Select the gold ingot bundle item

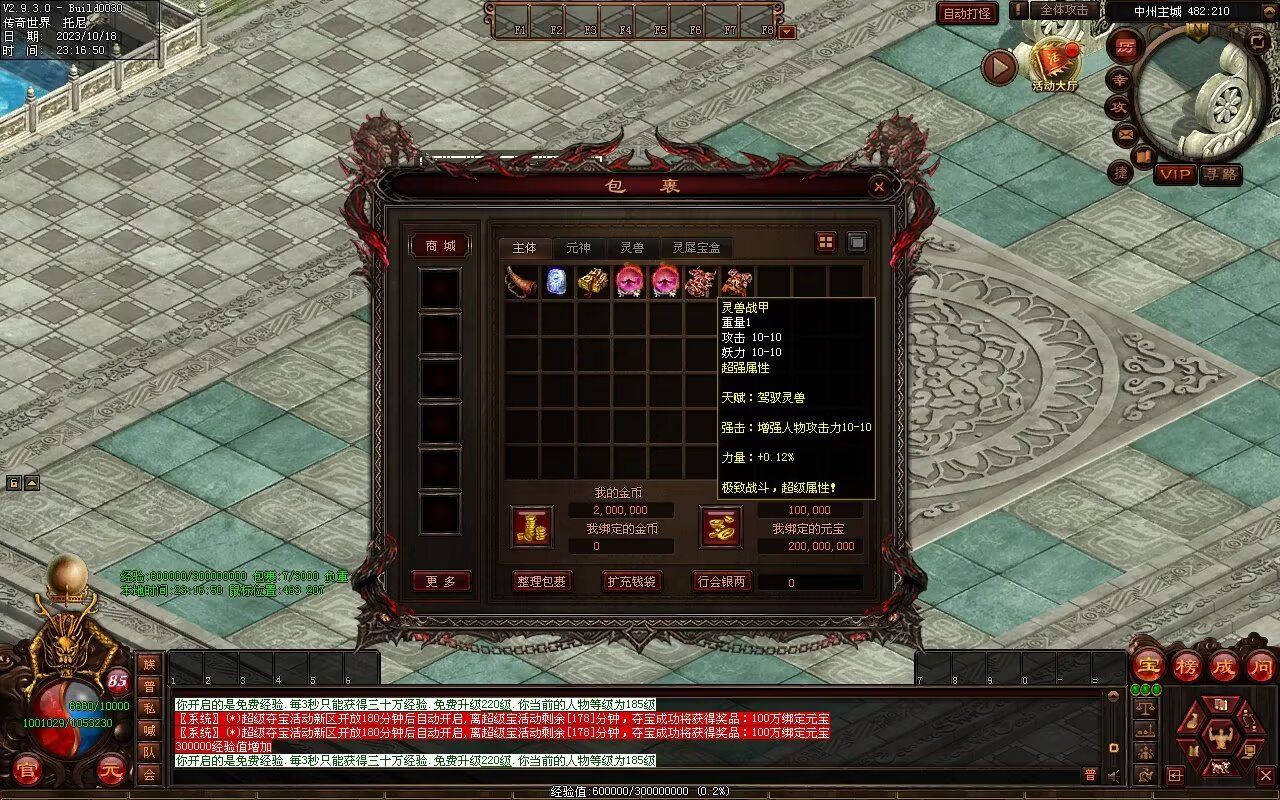593,282
